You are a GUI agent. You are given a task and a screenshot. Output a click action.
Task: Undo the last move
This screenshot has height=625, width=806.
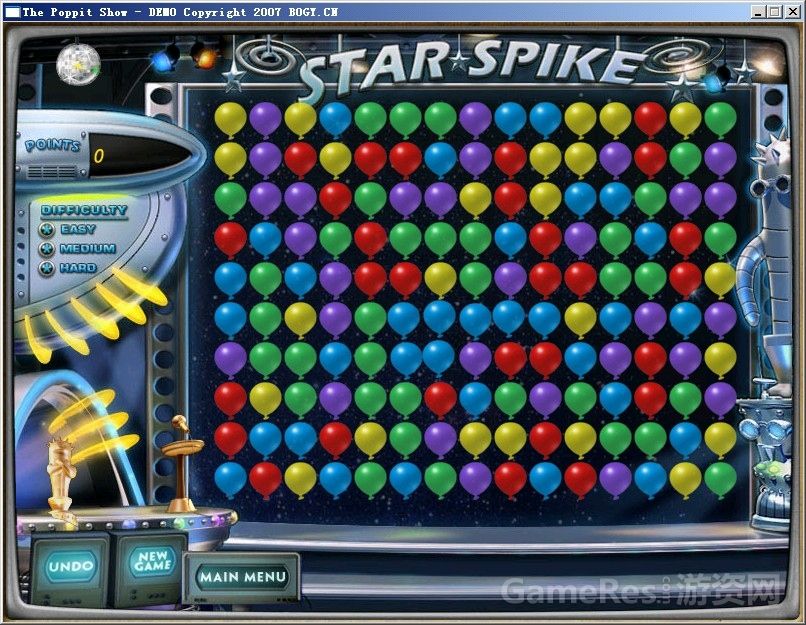tap(71, 567)
